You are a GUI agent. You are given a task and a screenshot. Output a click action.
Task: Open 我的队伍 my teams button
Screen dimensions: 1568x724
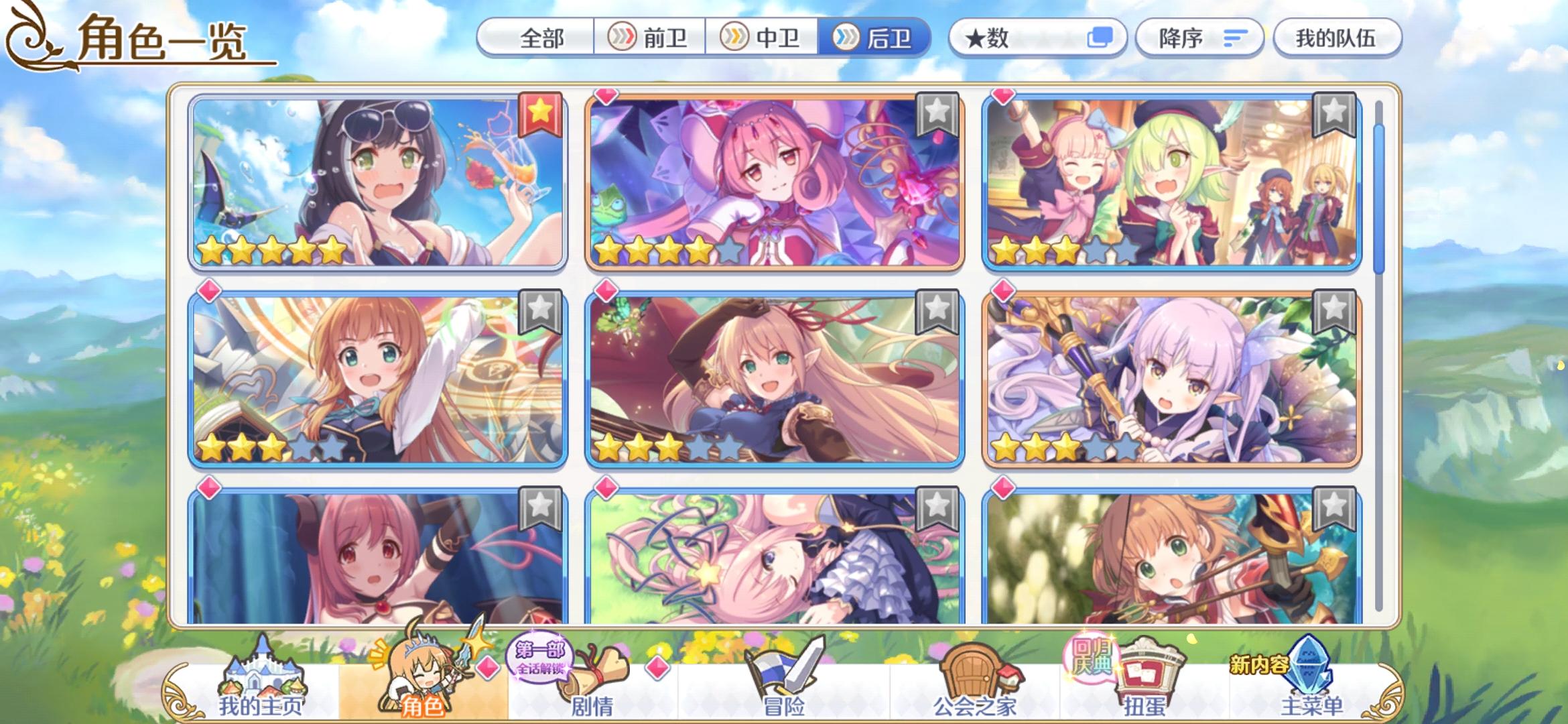1337,38
